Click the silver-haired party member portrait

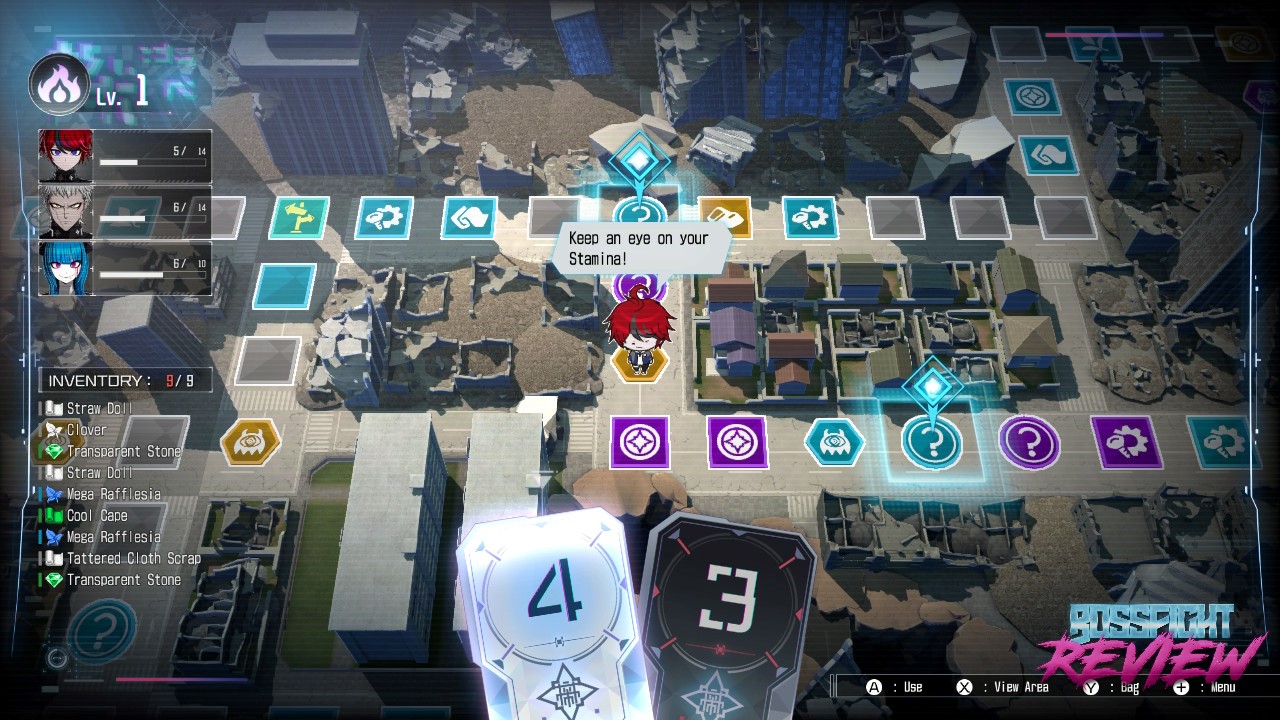(66, 213)
